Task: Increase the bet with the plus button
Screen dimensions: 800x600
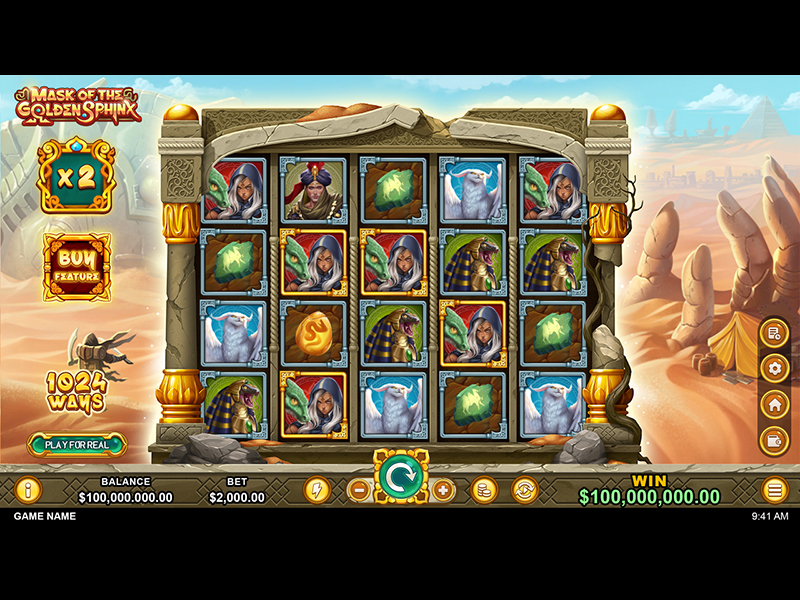Action: [443, 490]
